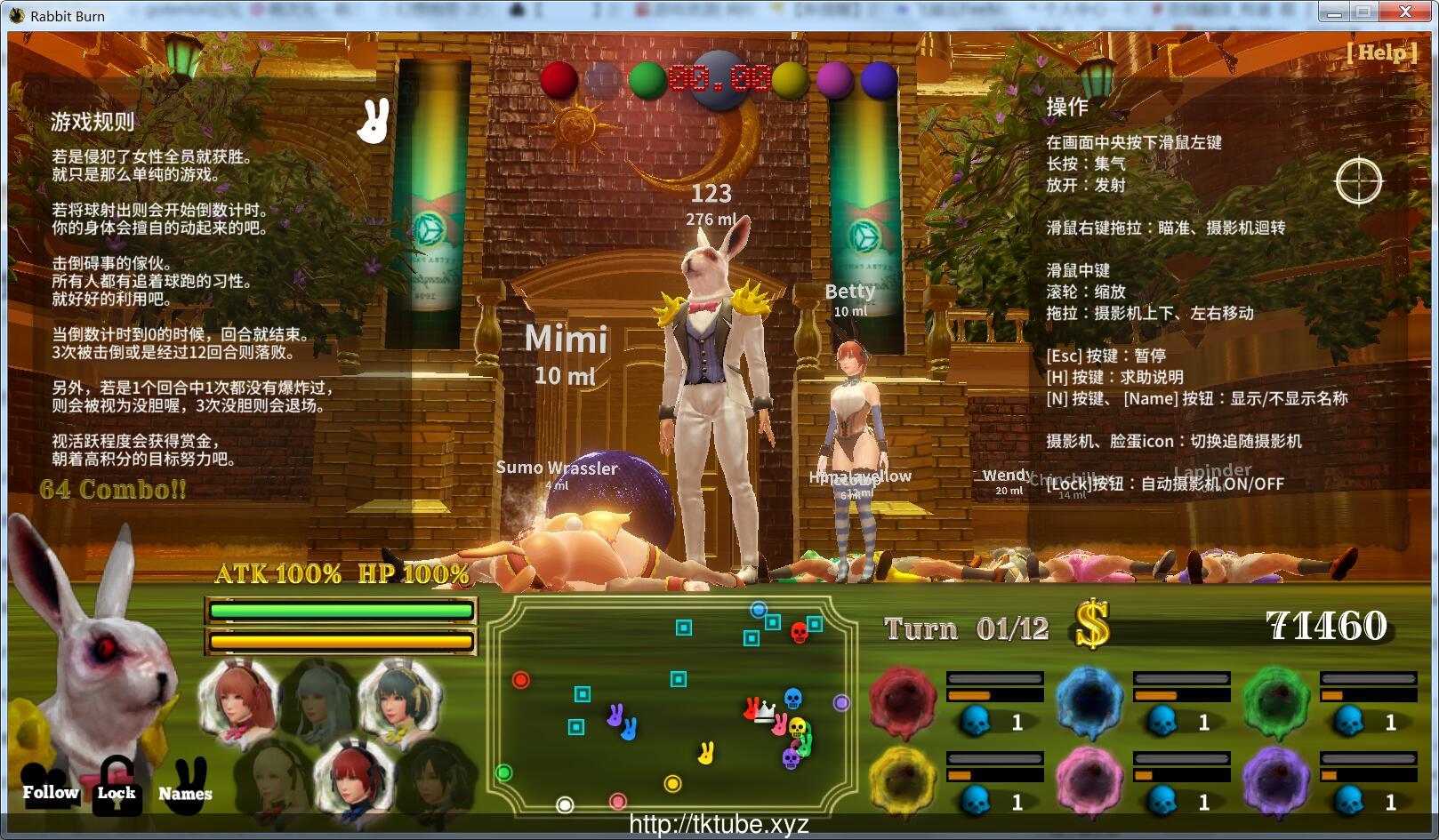Screen dimensions: 1439x840
Task: Select the yellow orb character icon
Action: (903, 782)
